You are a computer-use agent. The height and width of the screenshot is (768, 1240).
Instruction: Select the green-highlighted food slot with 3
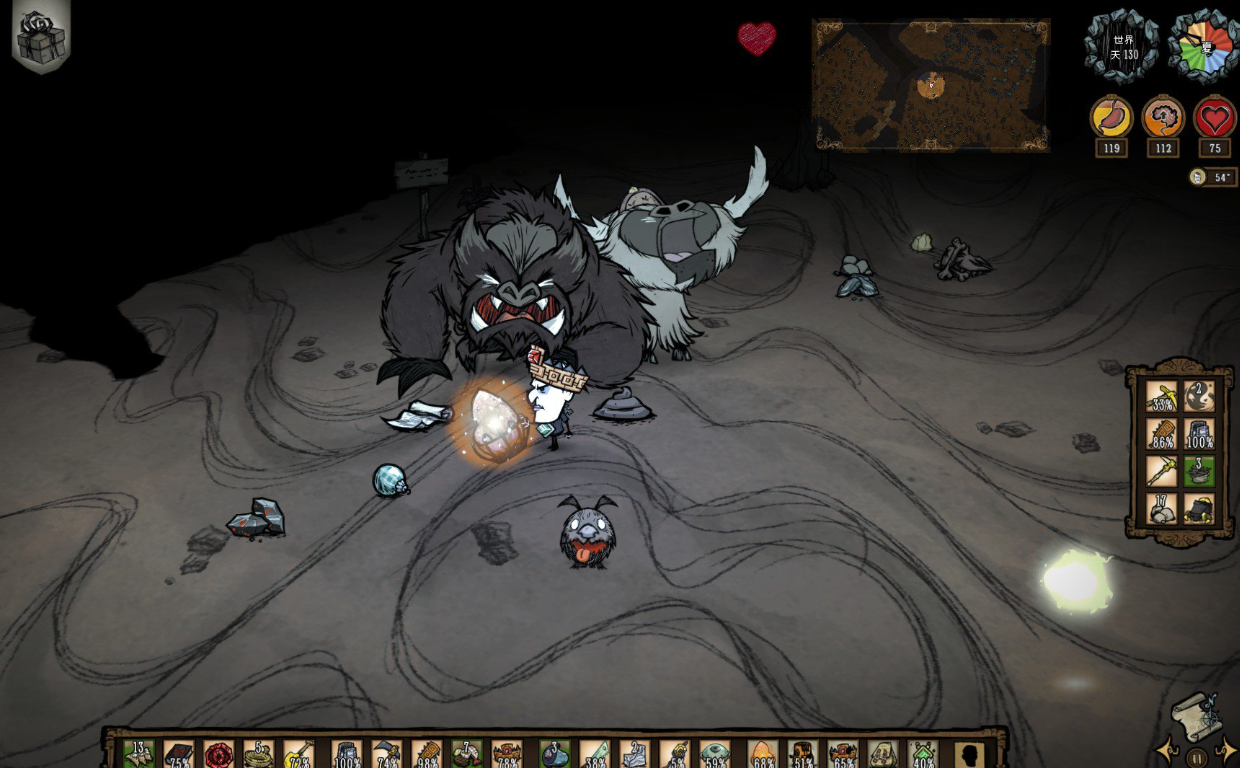point(1199,471)
